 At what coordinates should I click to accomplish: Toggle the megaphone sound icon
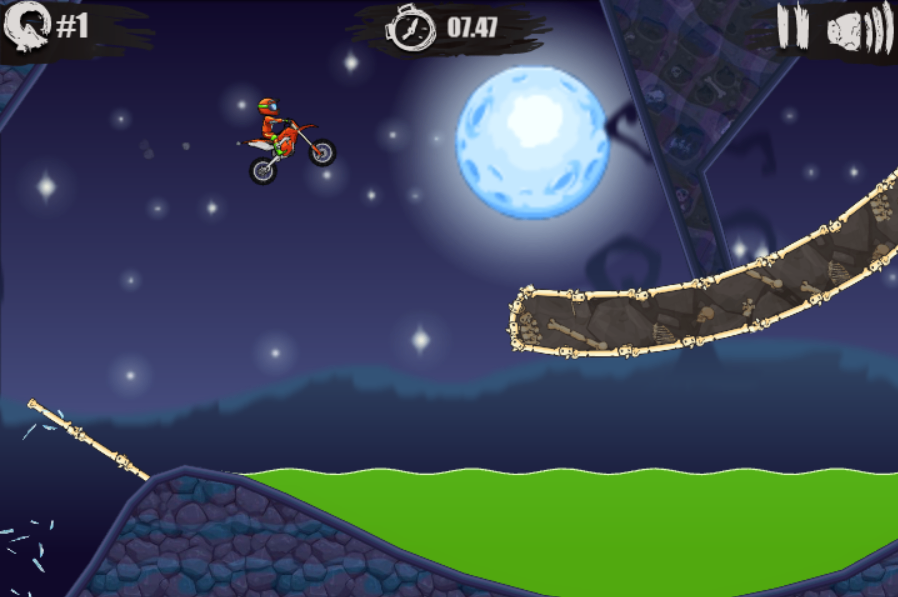pyautogui.click(x=858, y=29)
